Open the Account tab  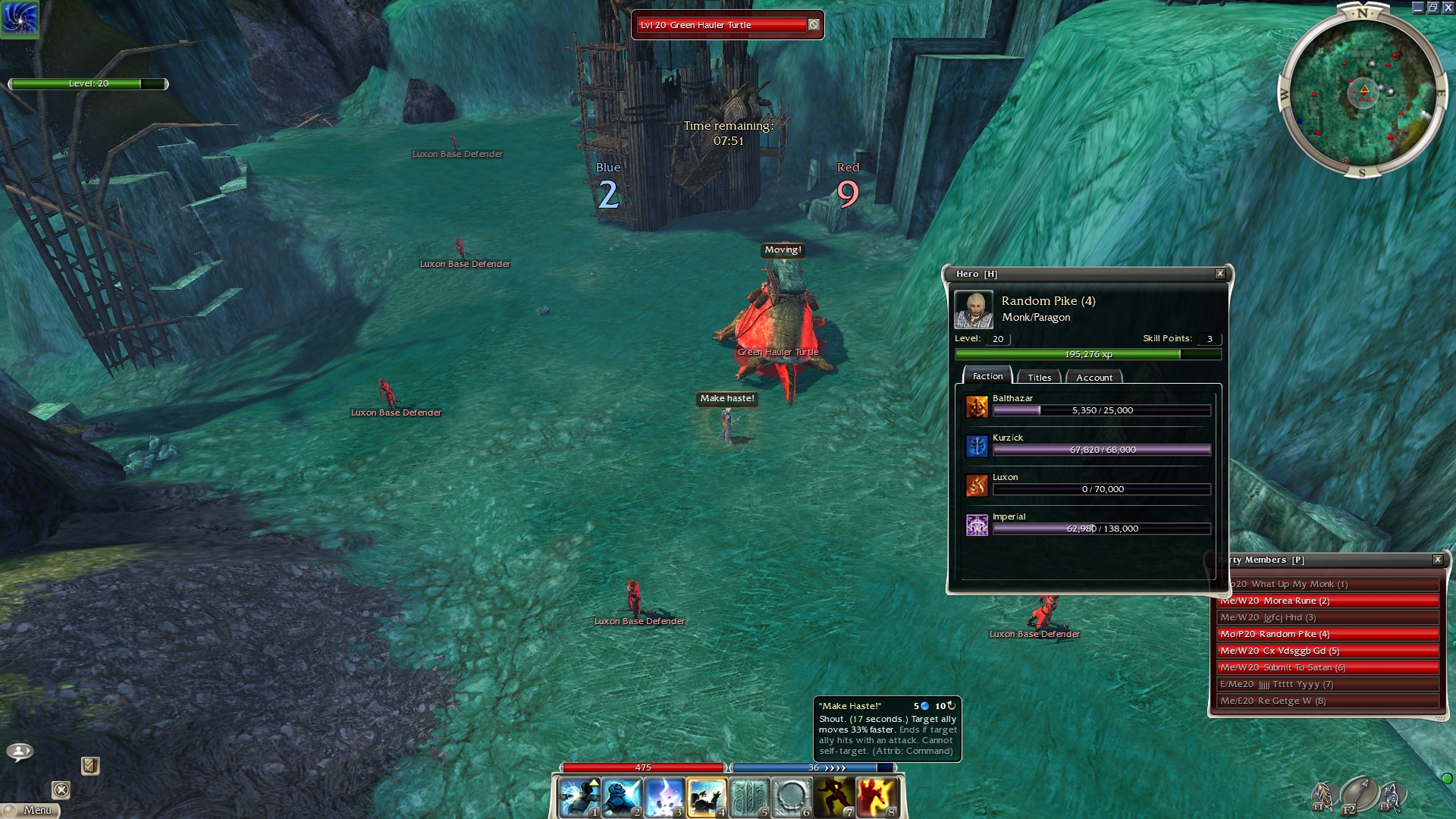pyautogui.click(x=1094, y=377)
